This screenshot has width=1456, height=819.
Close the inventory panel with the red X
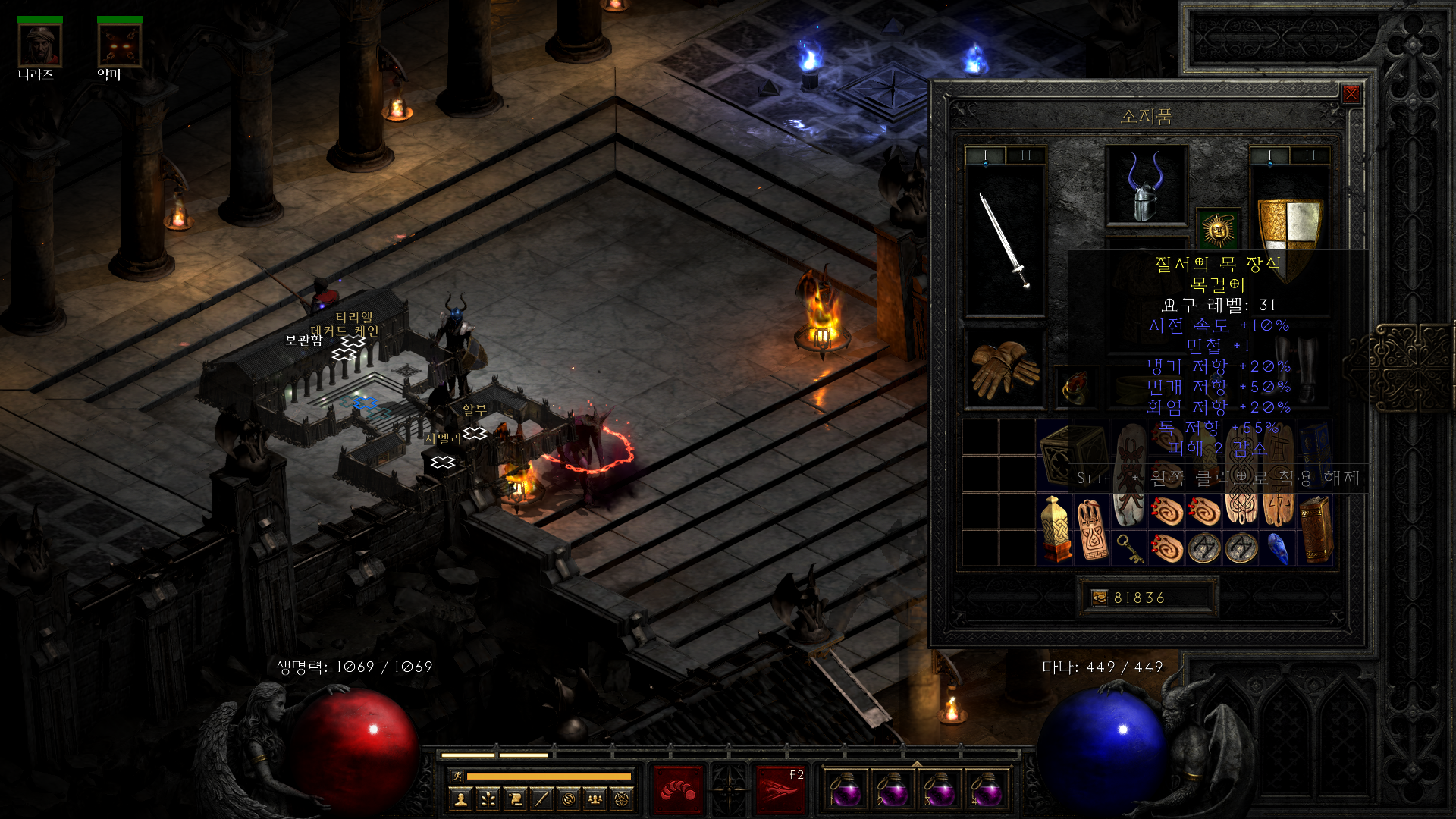coord(1351,94)
